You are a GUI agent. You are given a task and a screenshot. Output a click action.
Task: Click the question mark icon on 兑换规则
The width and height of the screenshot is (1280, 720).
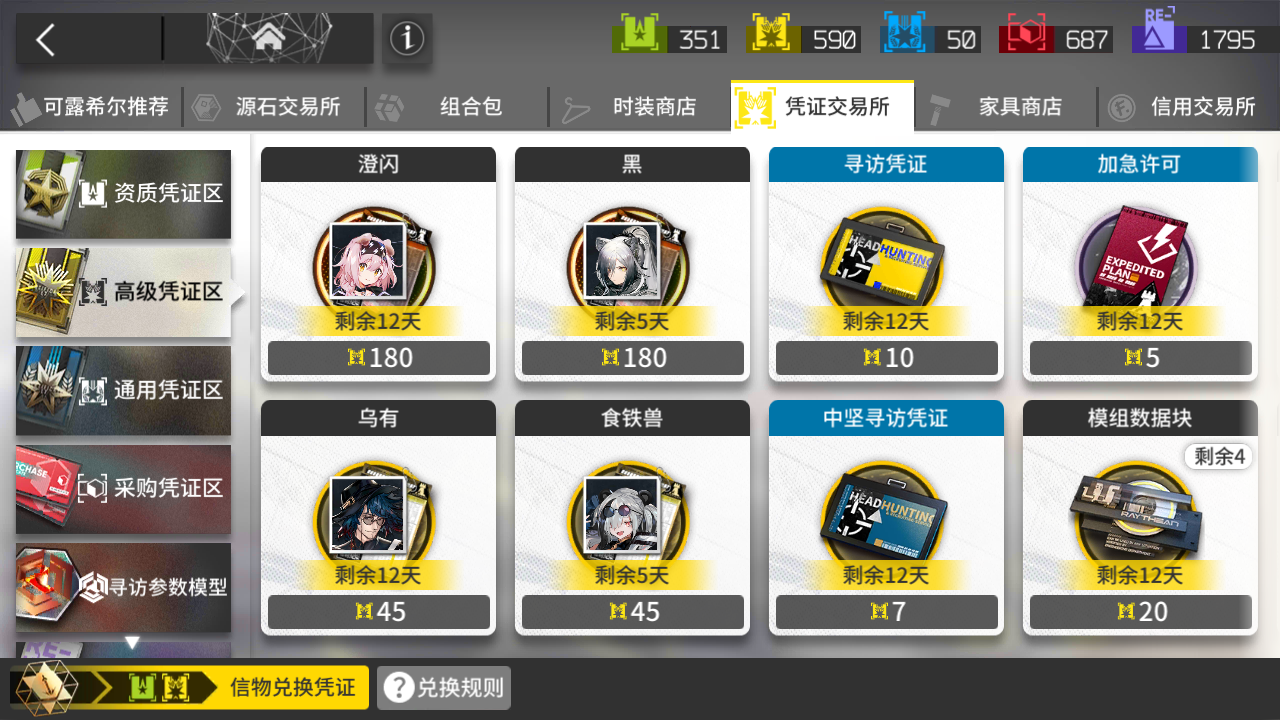tap(398, 687)
